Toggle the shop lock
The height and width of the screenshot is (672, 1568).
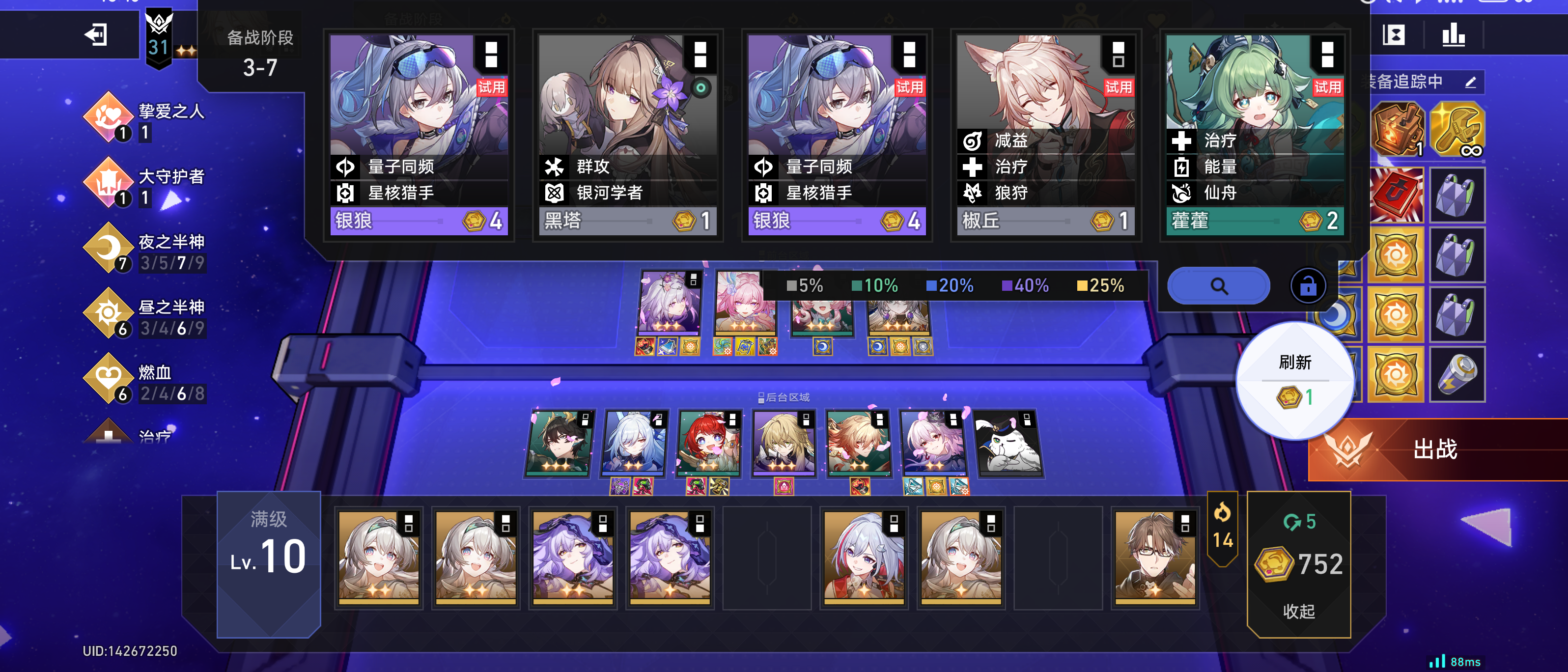point(1308,285)
